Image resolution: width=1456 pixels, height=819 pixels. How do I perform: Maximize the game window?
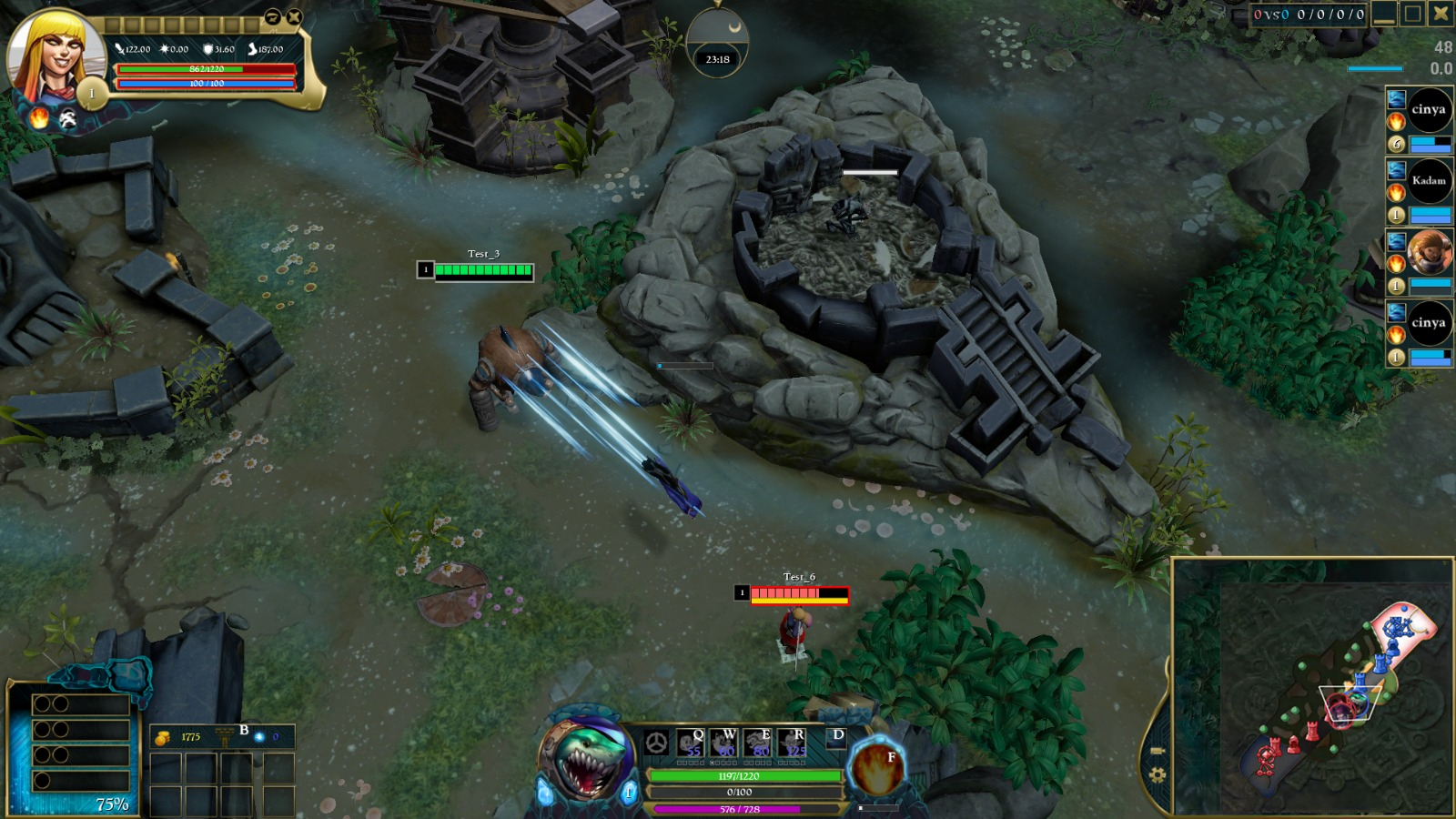point(1412,14)
